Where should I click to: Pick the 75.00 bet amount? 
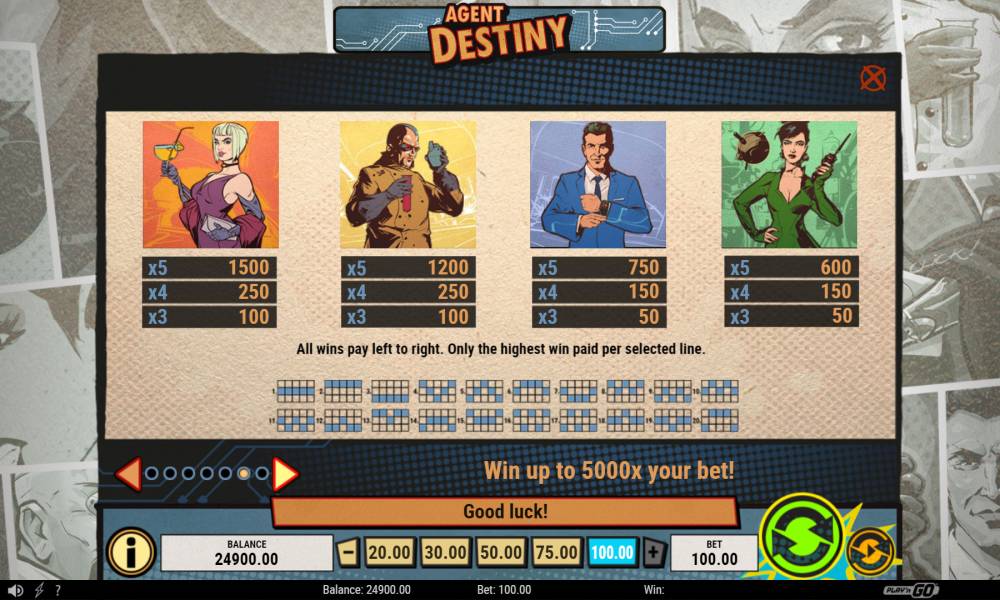pyautogui.click(x=556, y=552)
